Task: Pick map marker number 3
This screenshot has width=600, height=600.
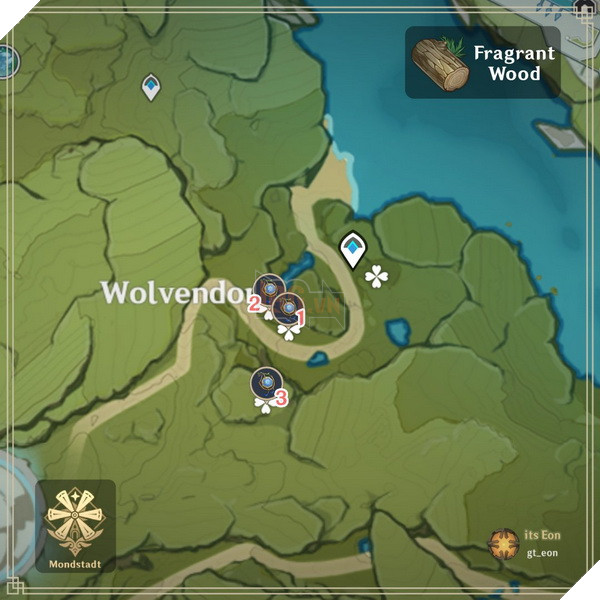Action: pos(265,384)
